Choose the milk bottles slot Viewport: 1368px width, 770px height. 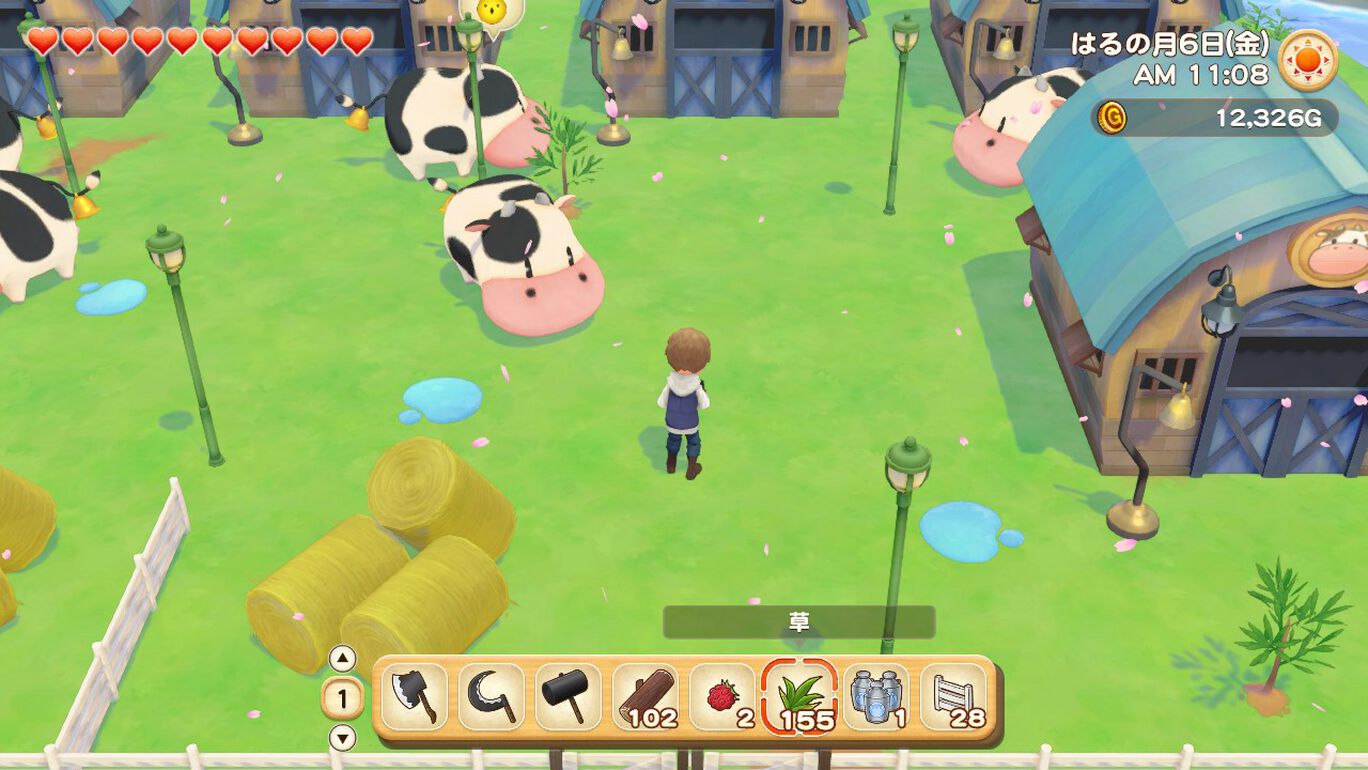876,697
